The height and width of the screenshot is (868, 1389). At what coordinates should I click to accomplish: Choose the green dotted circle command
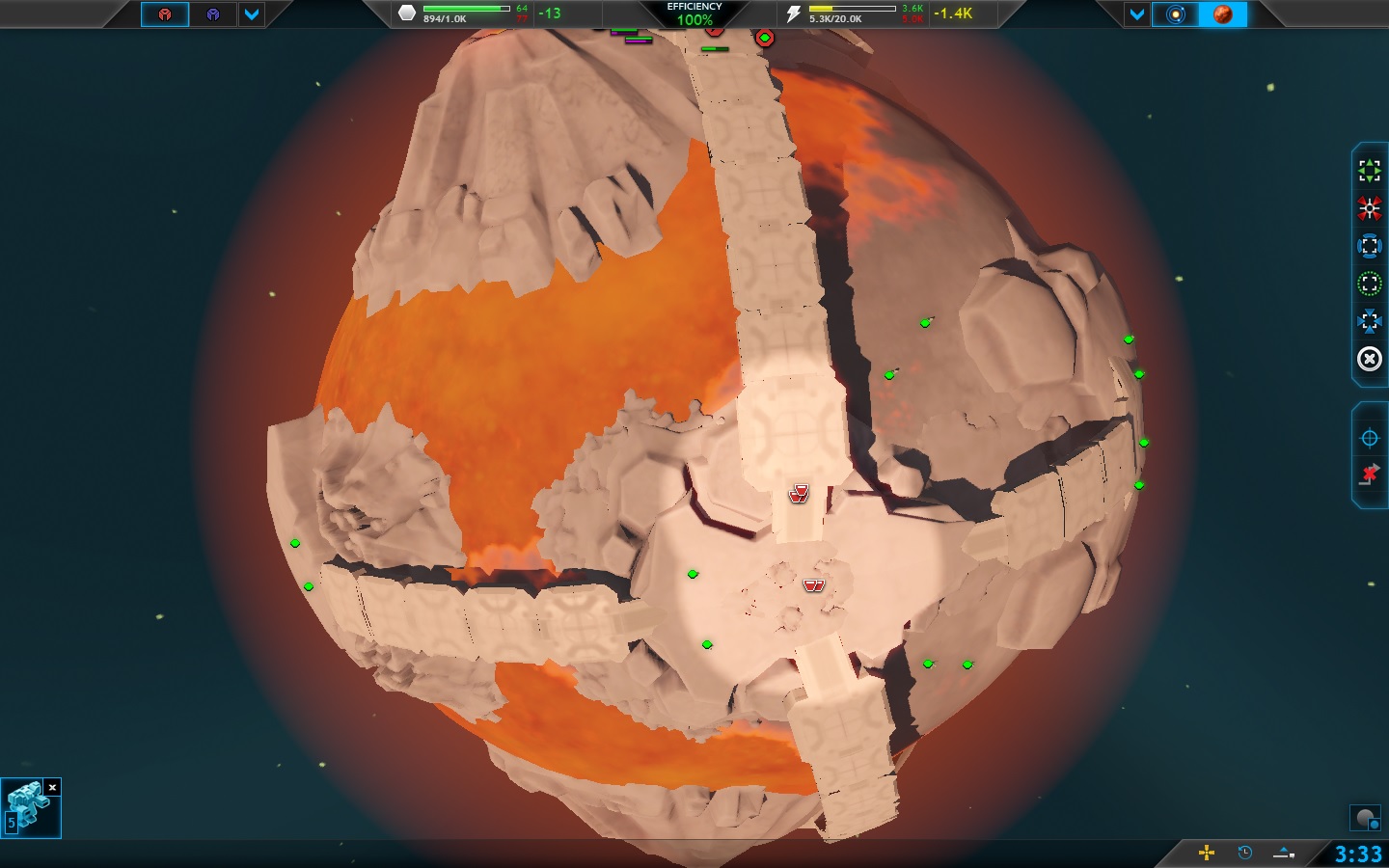1369,284
